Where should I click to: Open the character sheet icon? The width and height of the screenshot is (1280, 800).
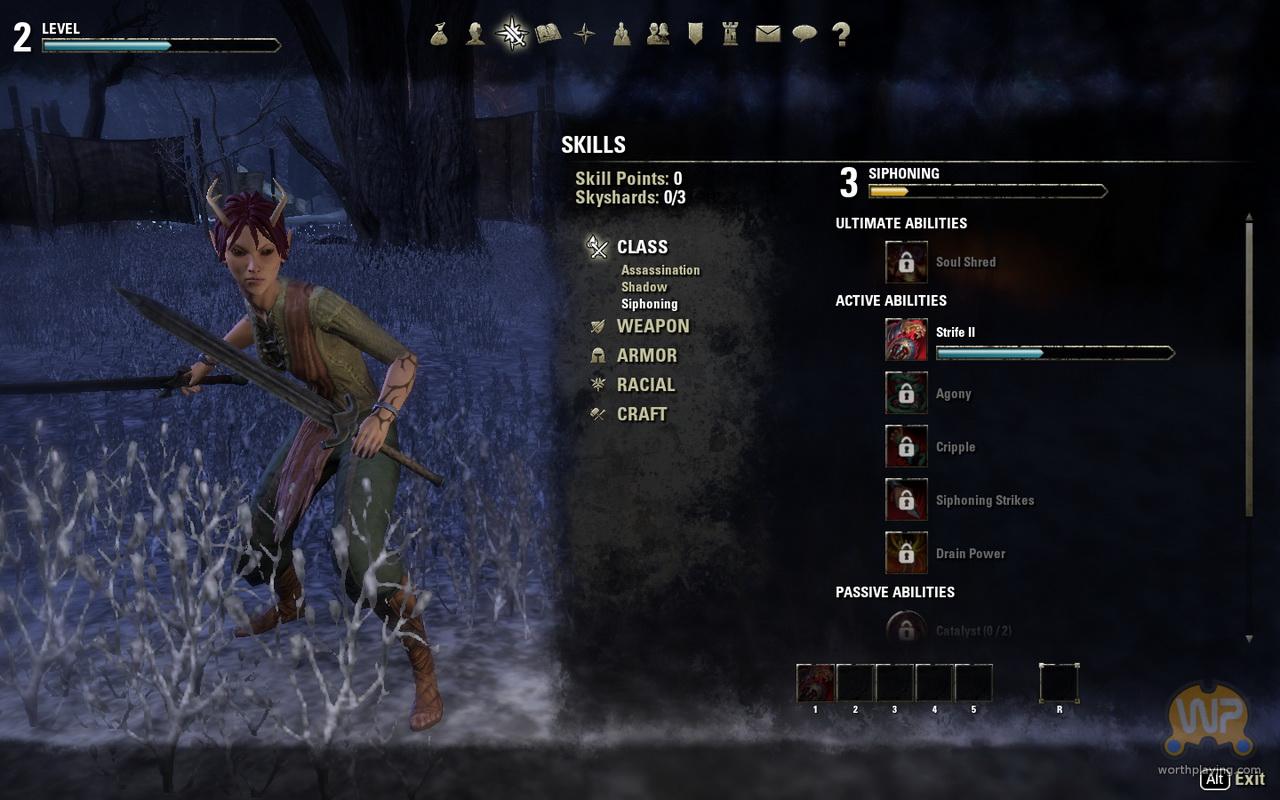pyautogui.click(x=476, y=34)
